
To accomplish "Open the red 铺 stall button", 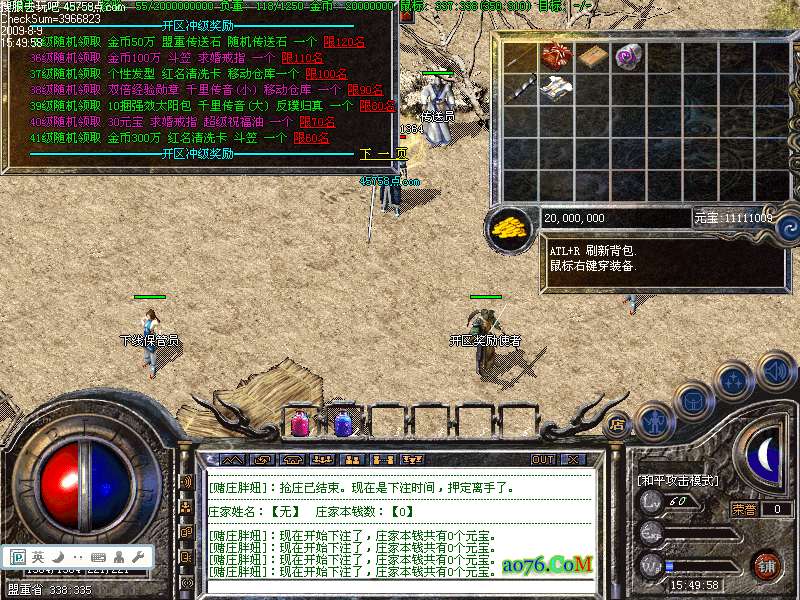I will tap(766, 566).
